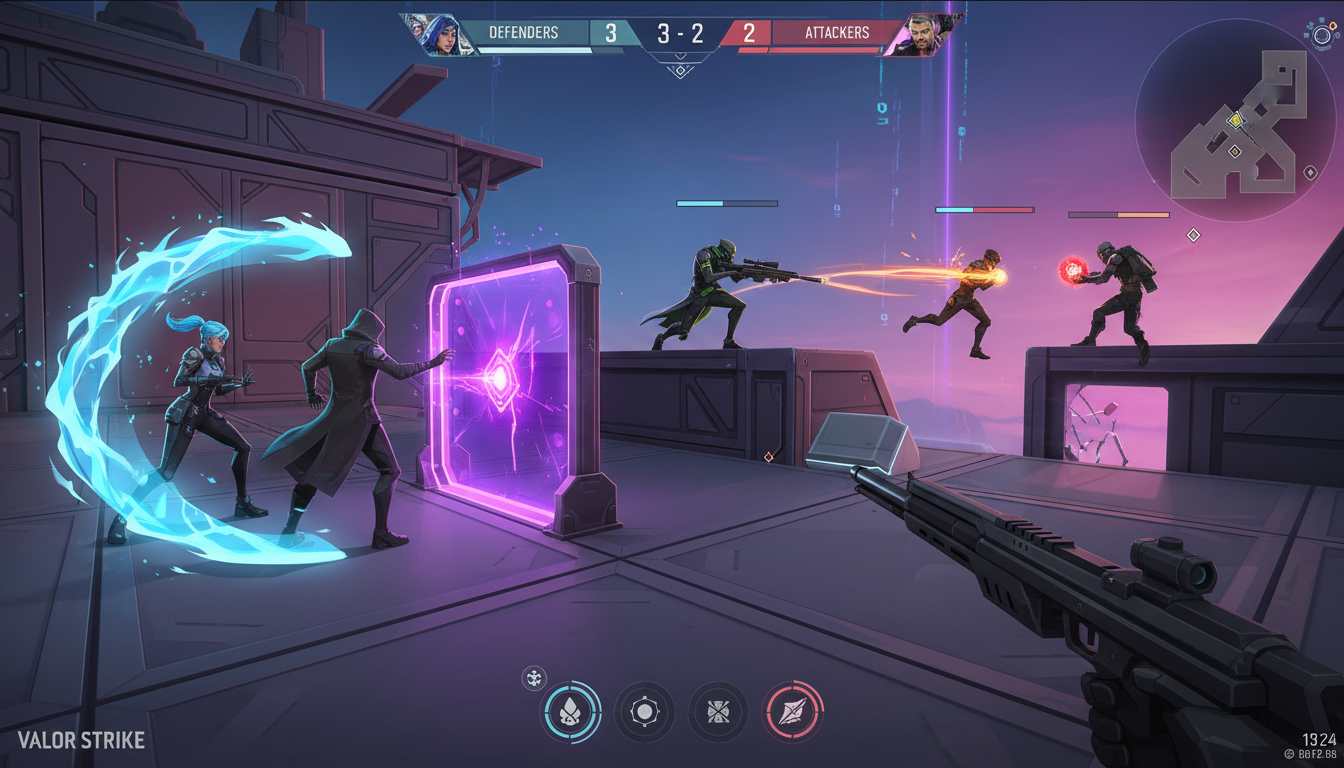Click the compass rose icon beside the minimap
The width and height of the screenshot is (1344, 768).
[1321, 35]
